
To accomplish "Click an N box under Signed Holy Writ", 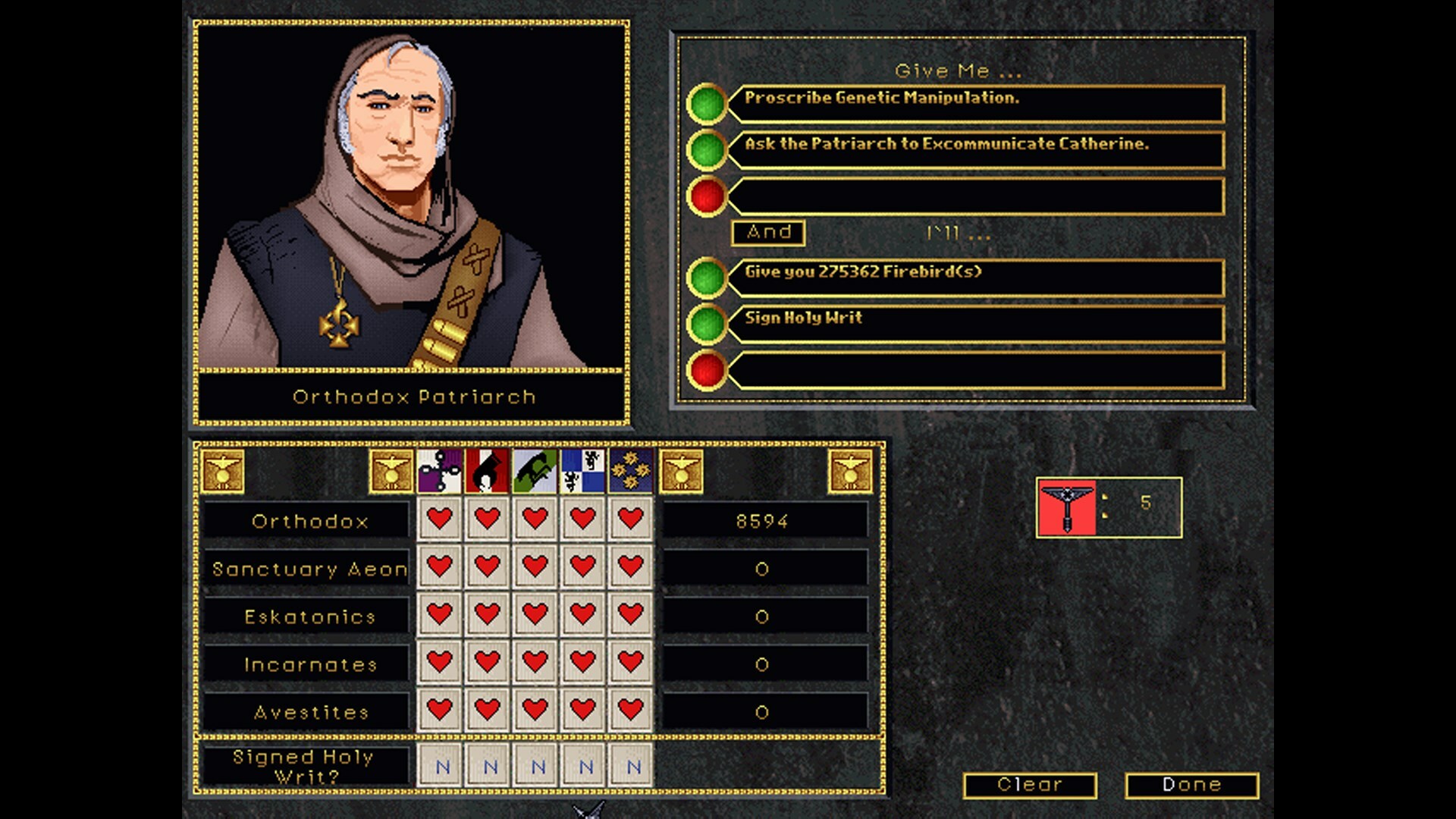I will (x=440, y=766).
